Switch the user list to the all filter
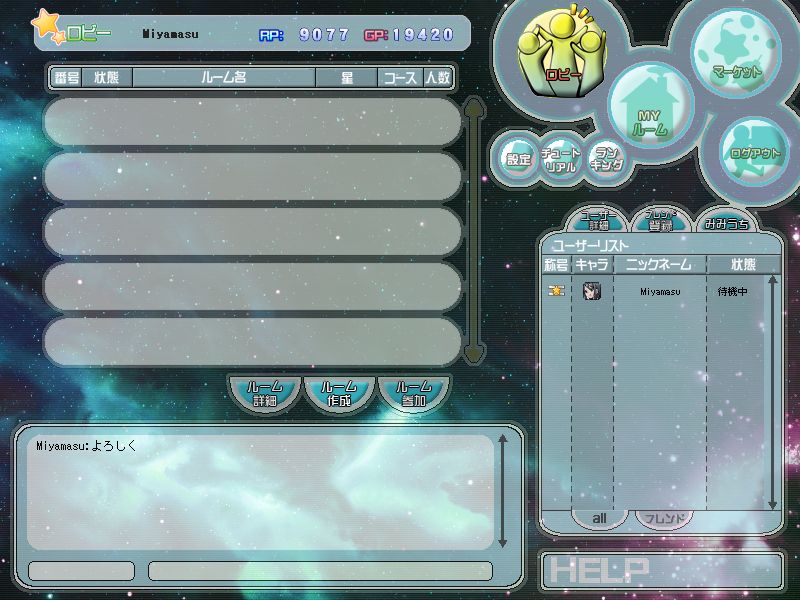 coord(601,518)
